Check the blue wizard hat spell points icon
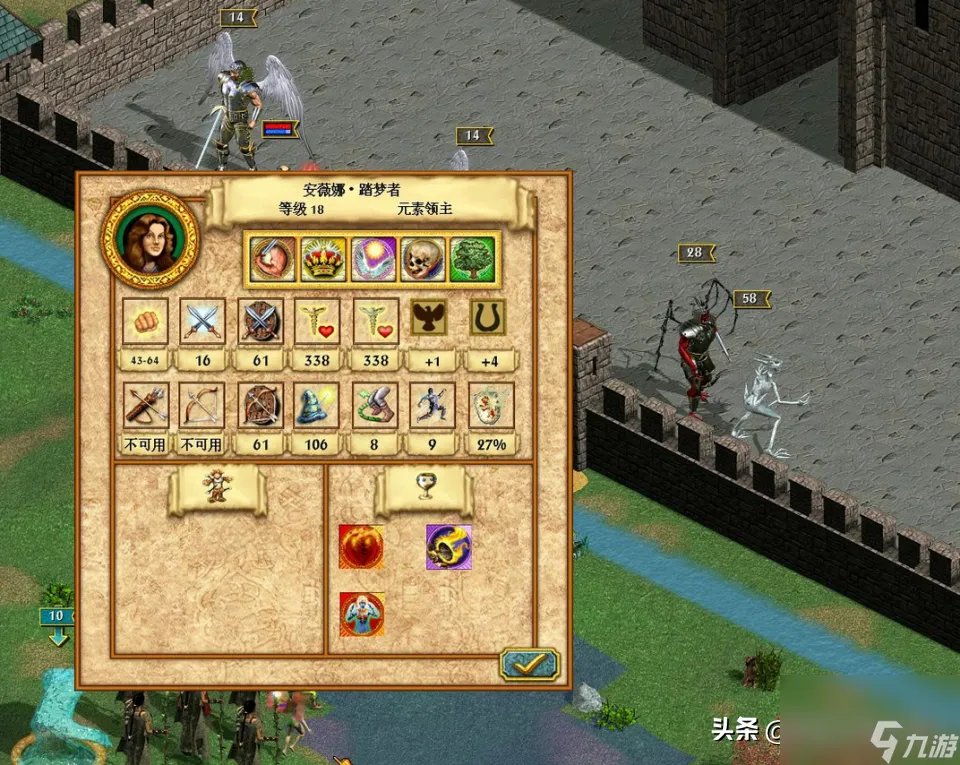Screen dimensions: 960x765 tap(318, 406)
